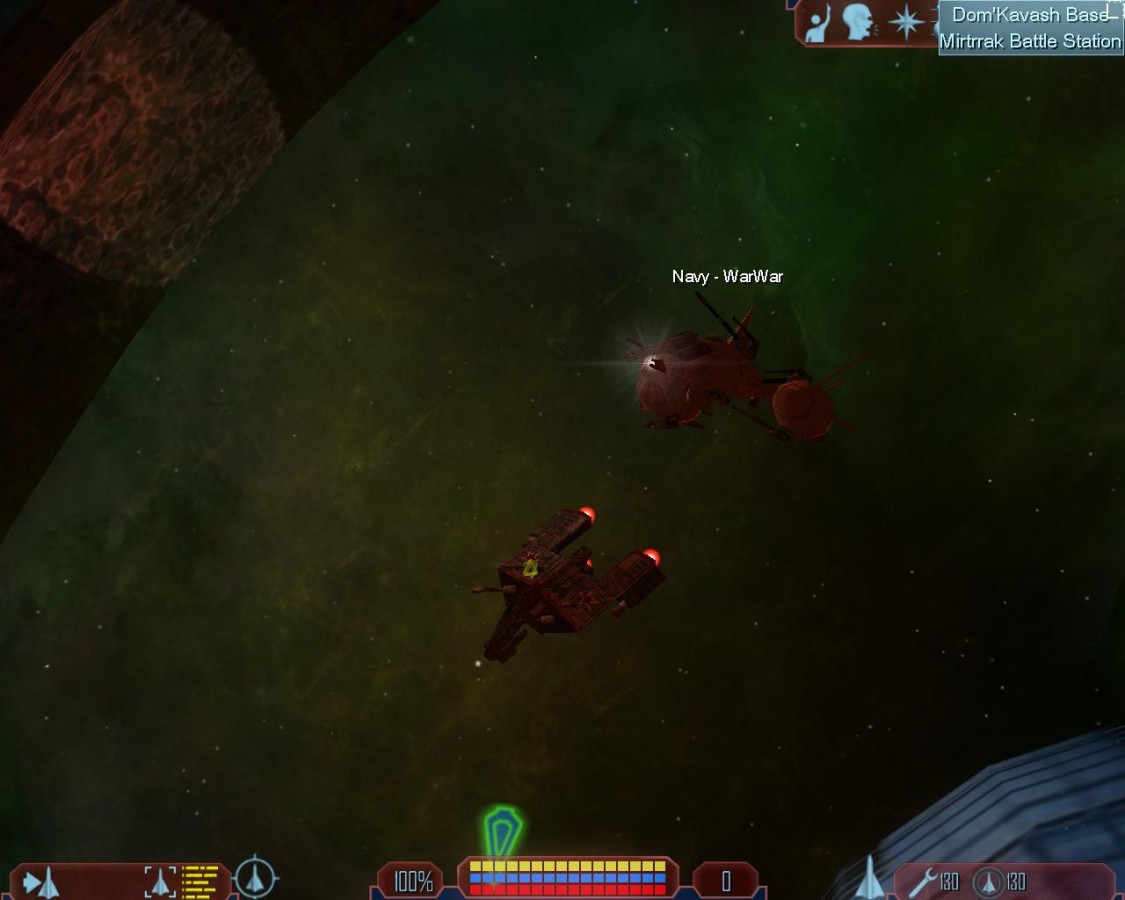
Task: Use the wrench repair icon
Action: click(x=923, y=881)
